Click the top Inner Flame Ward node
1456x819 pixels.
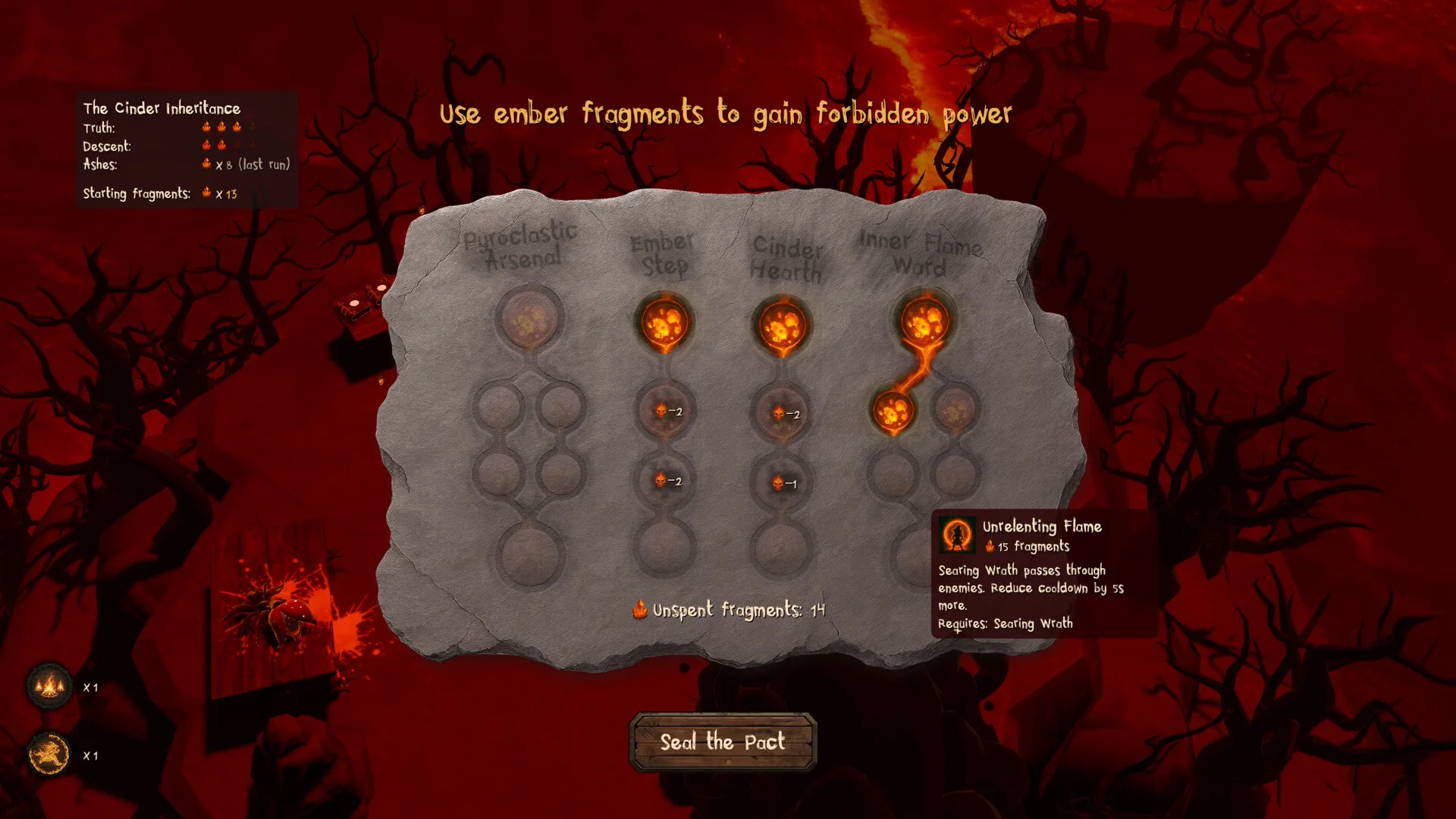coord(924,322)
